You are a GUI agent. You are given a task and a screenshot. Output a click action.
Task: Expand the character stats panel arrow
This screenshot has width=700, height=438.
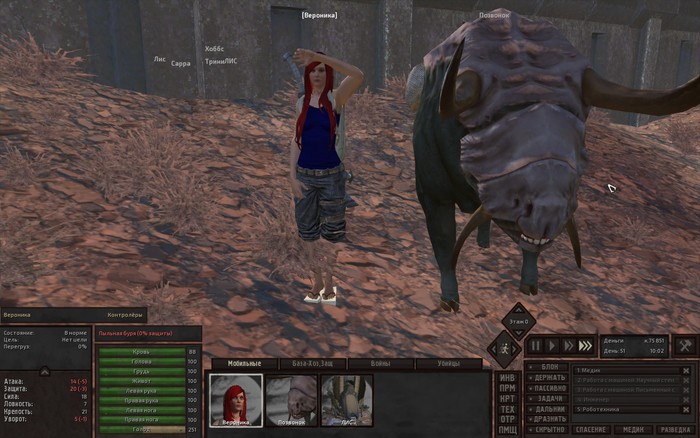[44, 371]
